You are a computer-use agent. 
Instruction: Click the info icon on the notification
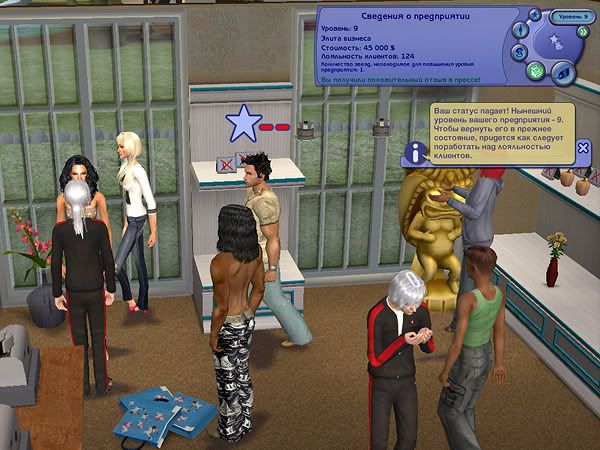[415, 153]
